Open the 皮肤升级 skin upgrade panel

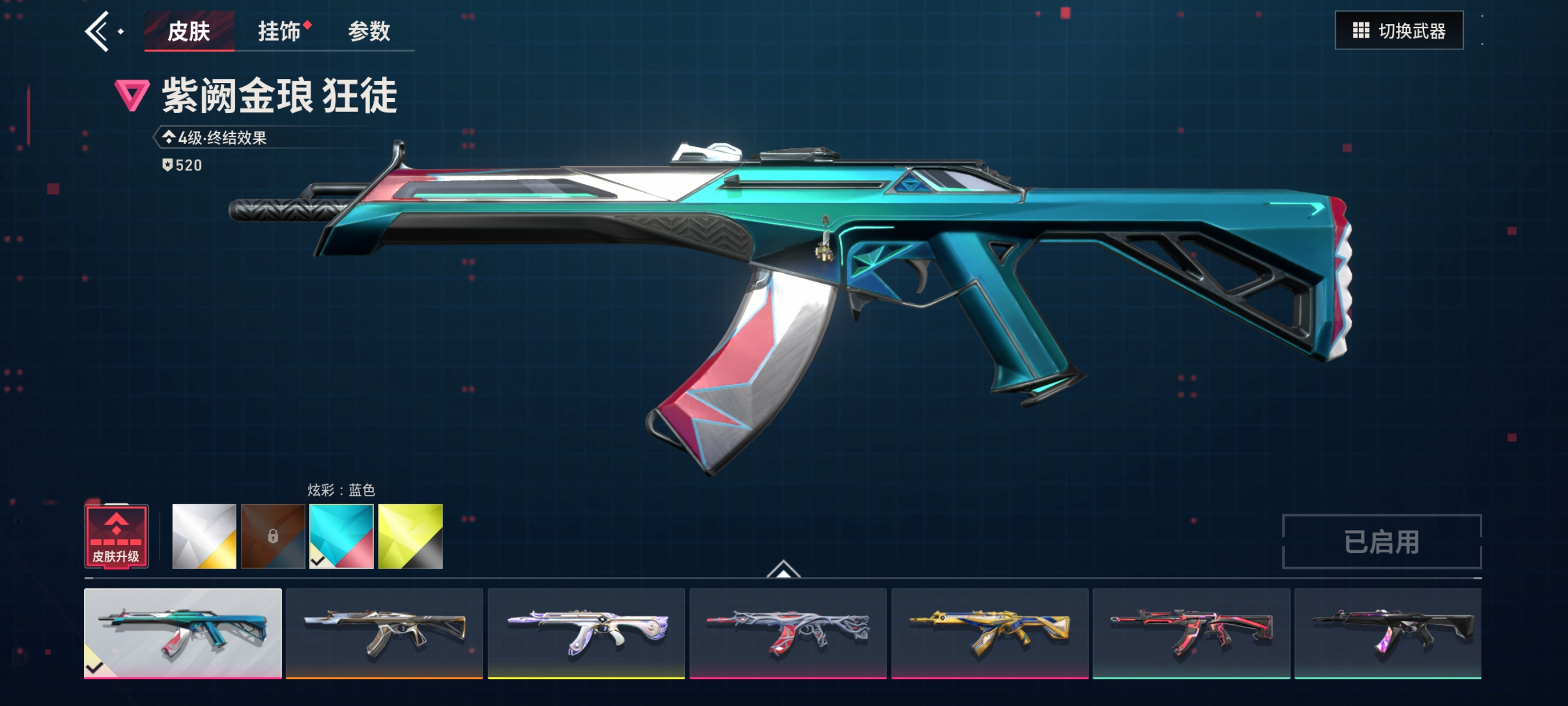pos(116,537)
